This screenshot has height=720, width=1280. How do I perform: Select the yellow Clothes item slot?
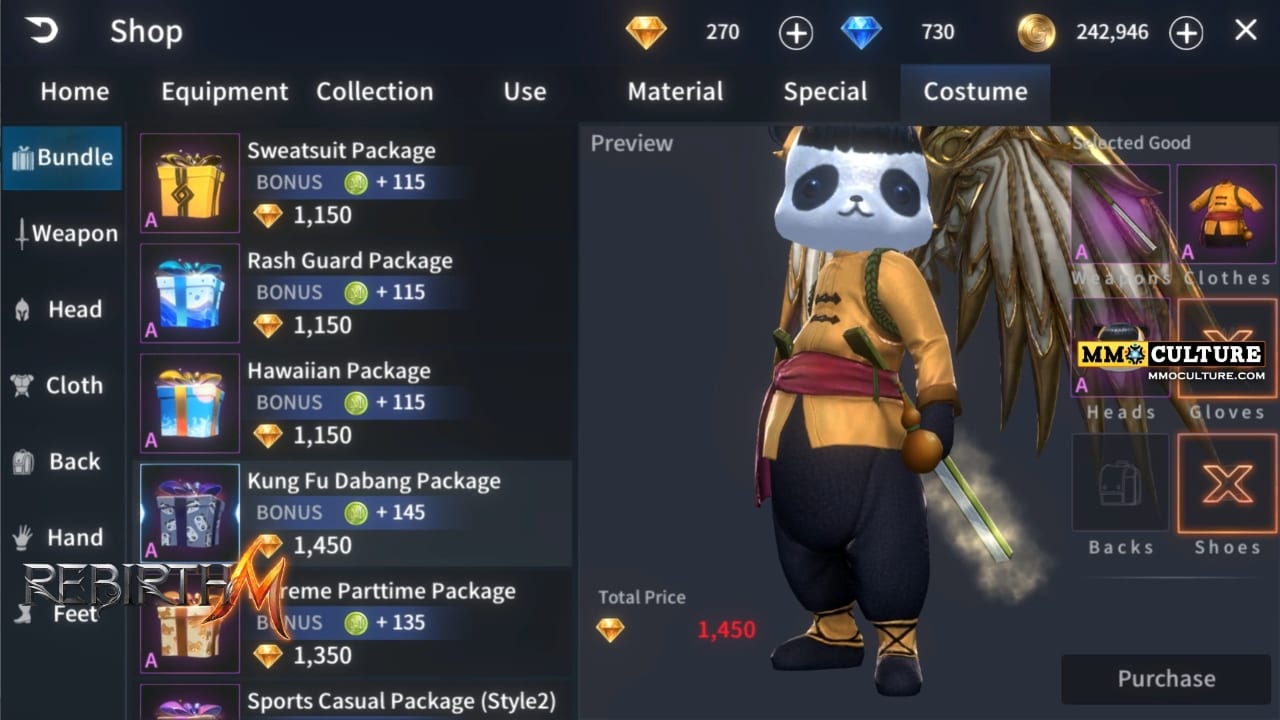(1226, 214)
